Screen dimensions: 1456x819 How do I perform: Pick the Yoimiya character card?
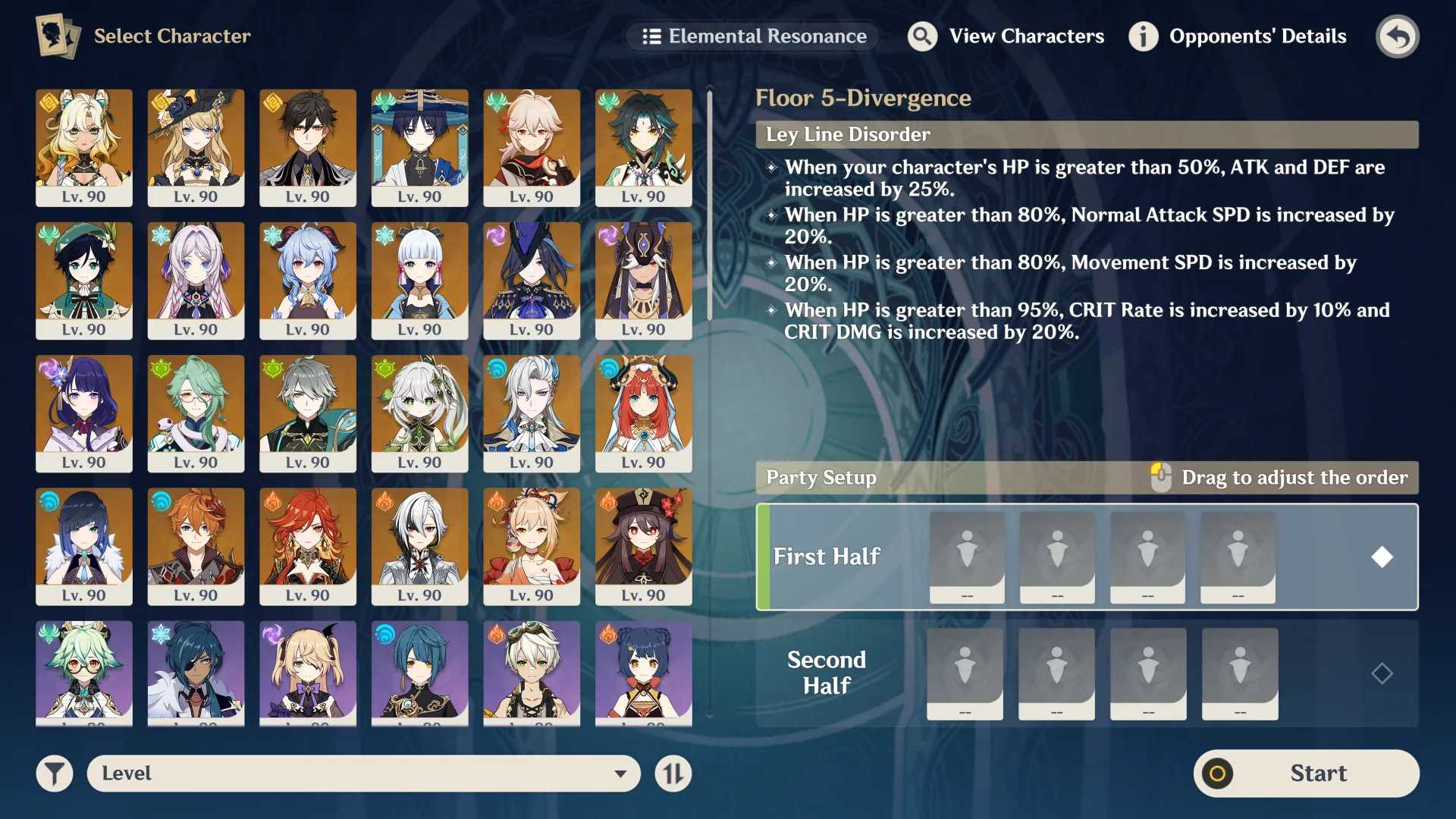(x=532, y=546)
